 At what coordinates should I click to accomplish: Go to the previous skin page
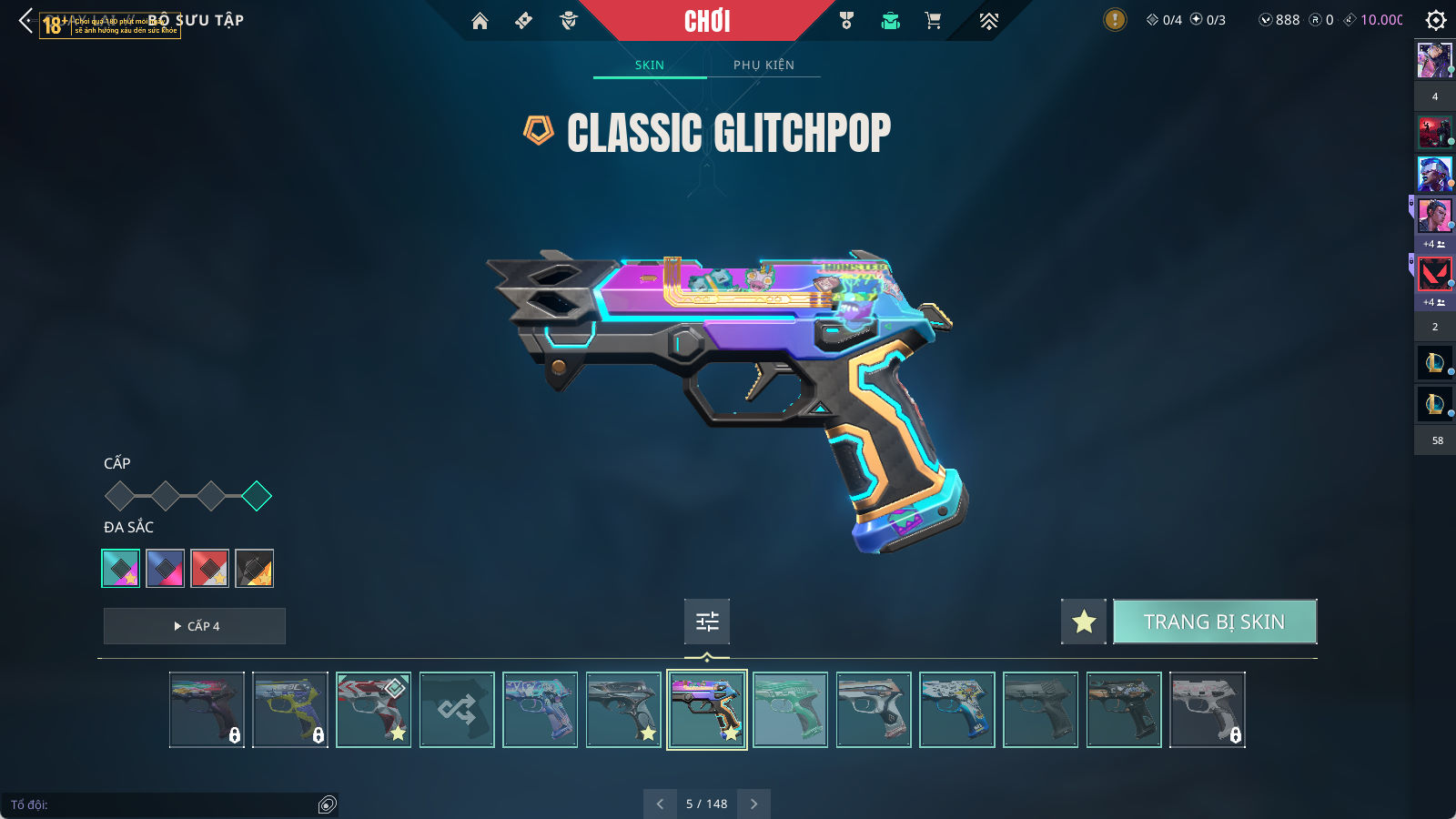(660, 804)
